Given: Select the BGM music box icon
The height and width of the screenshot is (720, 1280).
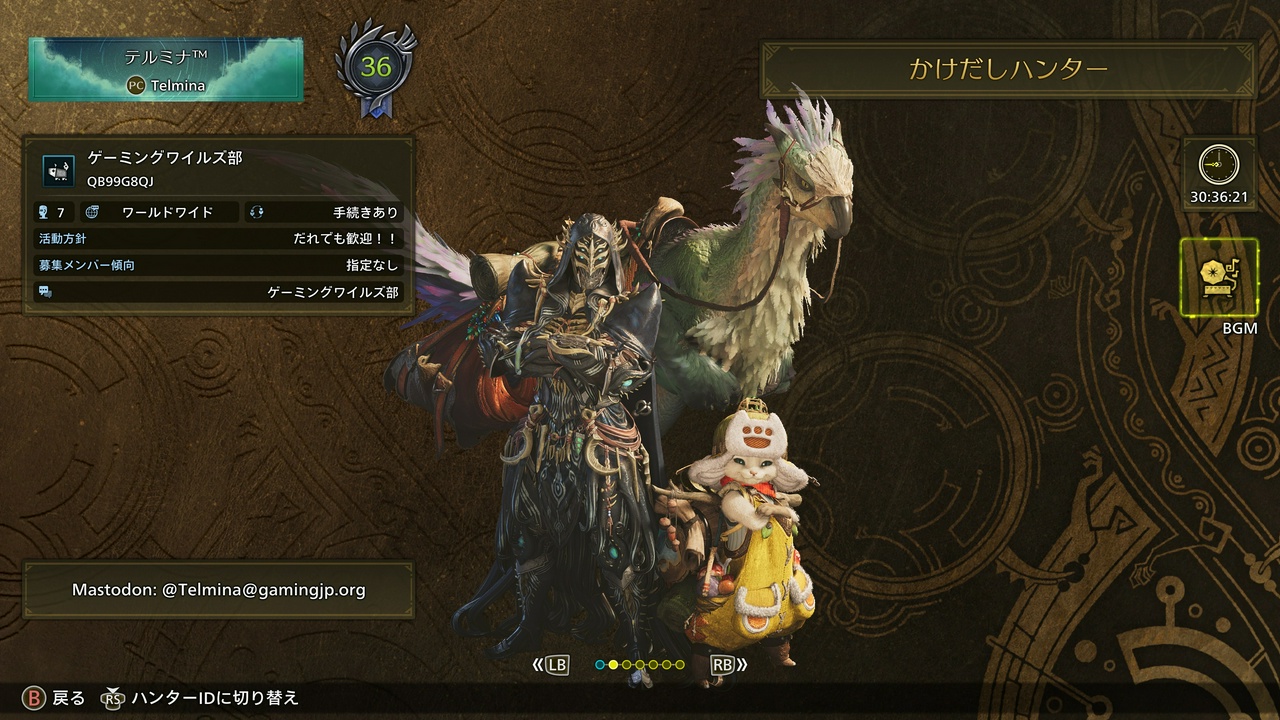Looking at the screenshot, I should click(1218, 277).
